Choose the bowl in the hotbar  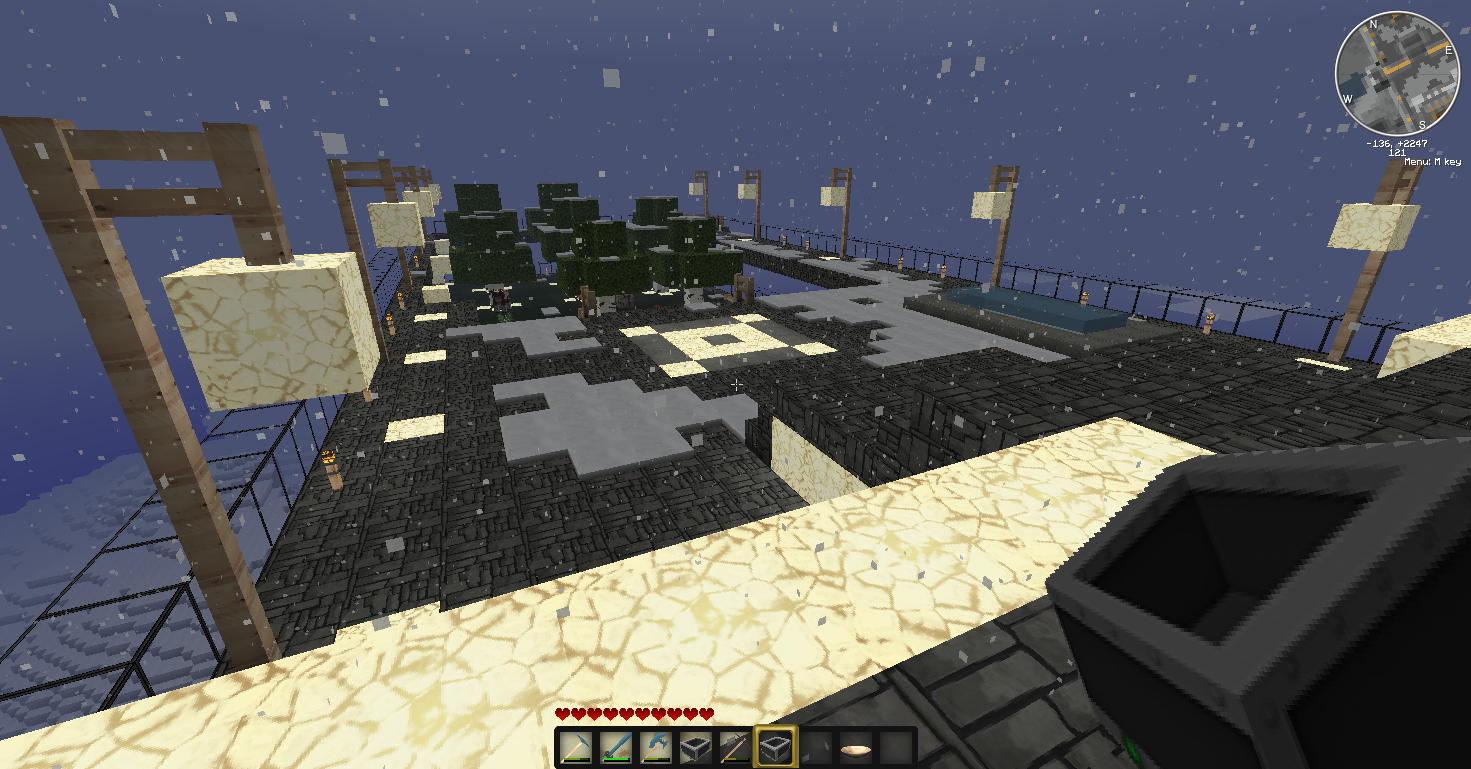point(855,747)
